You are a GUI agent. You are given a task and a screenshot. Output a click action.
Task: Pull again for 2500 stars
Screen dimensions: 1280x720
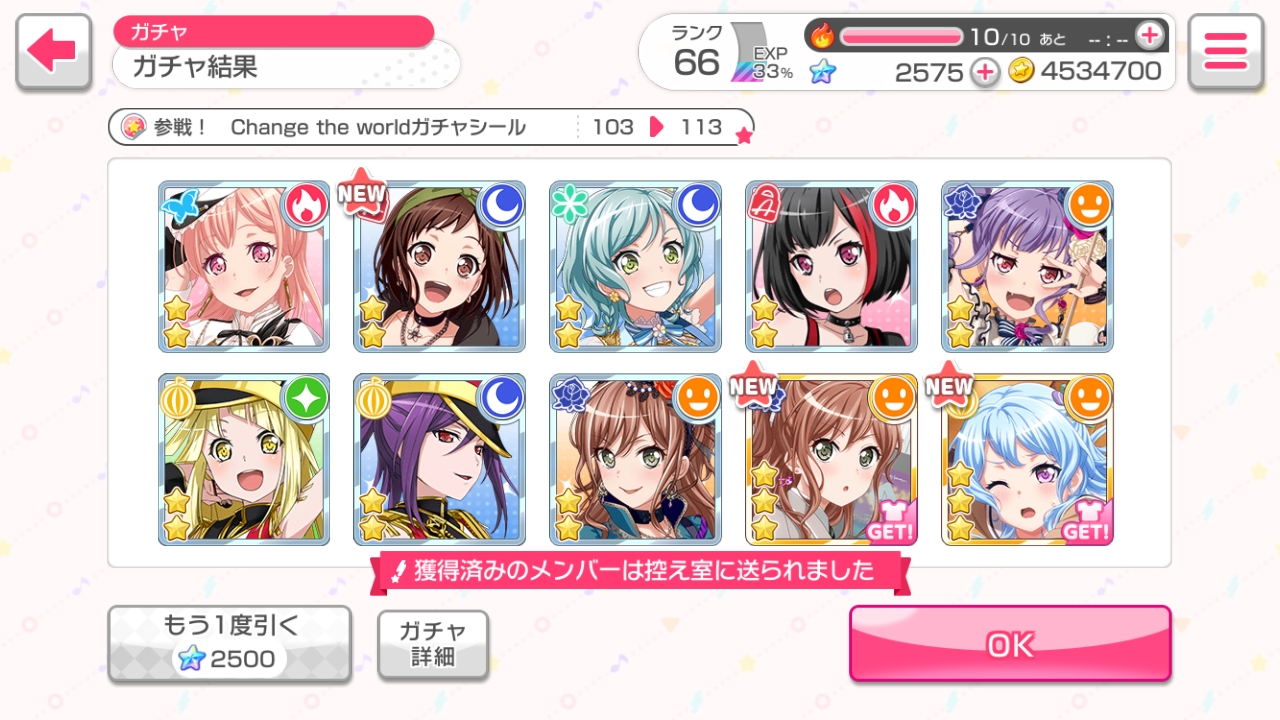[x=229, y=643]
